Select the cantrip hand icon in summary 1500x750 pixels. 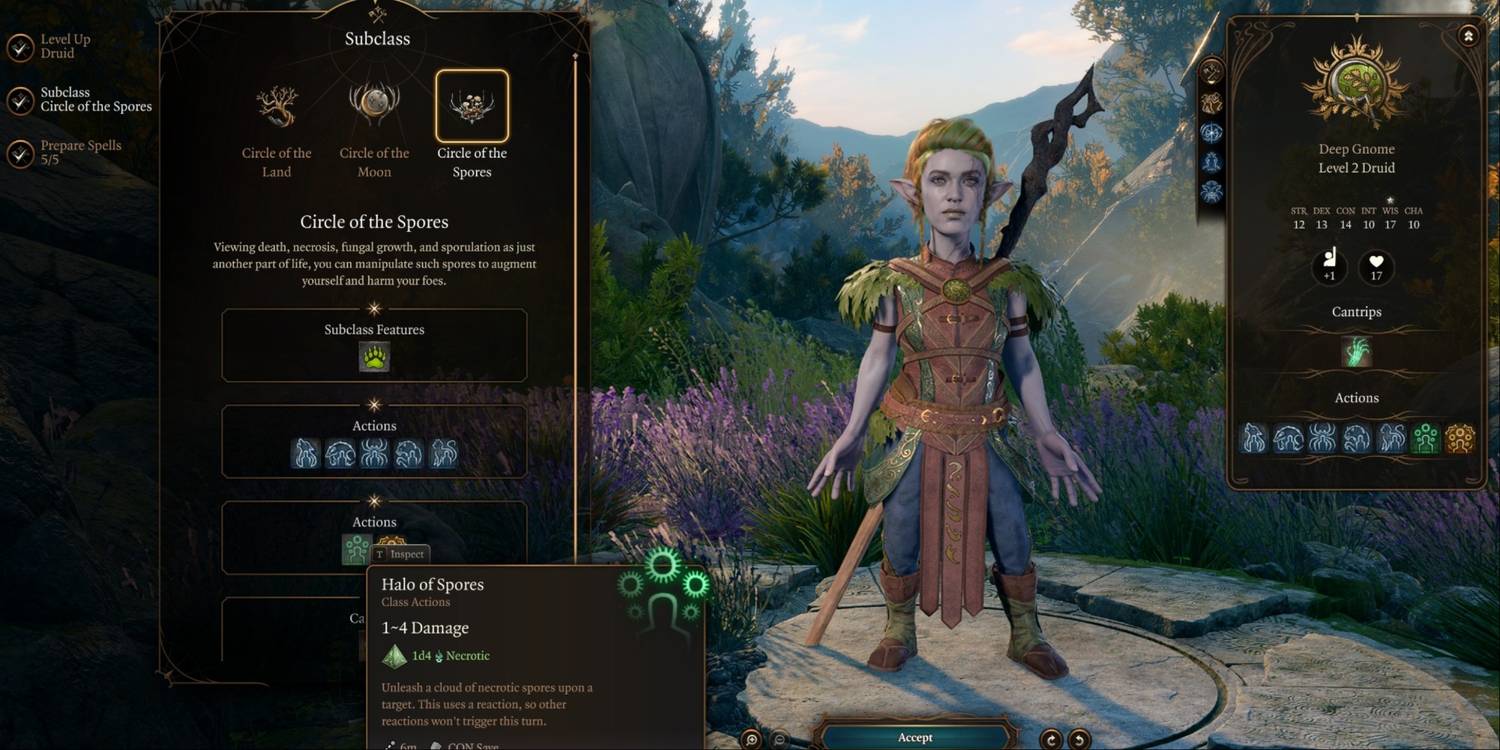click(1357, 352)
